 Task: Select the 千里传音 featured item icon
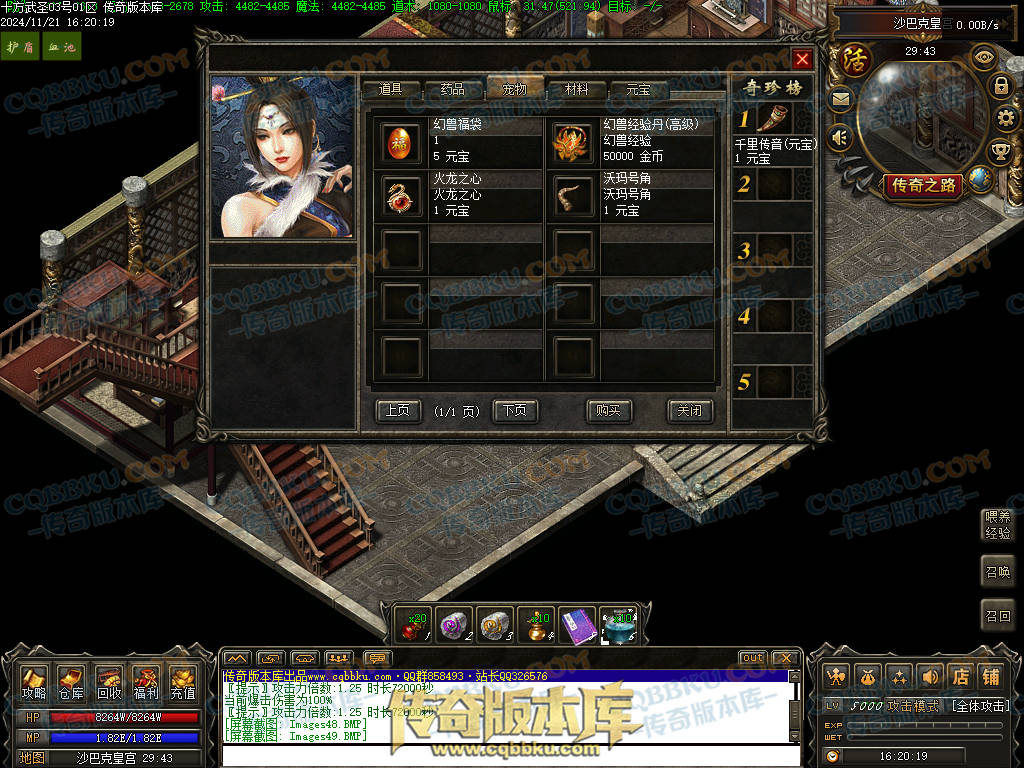(x=771, y=120)
